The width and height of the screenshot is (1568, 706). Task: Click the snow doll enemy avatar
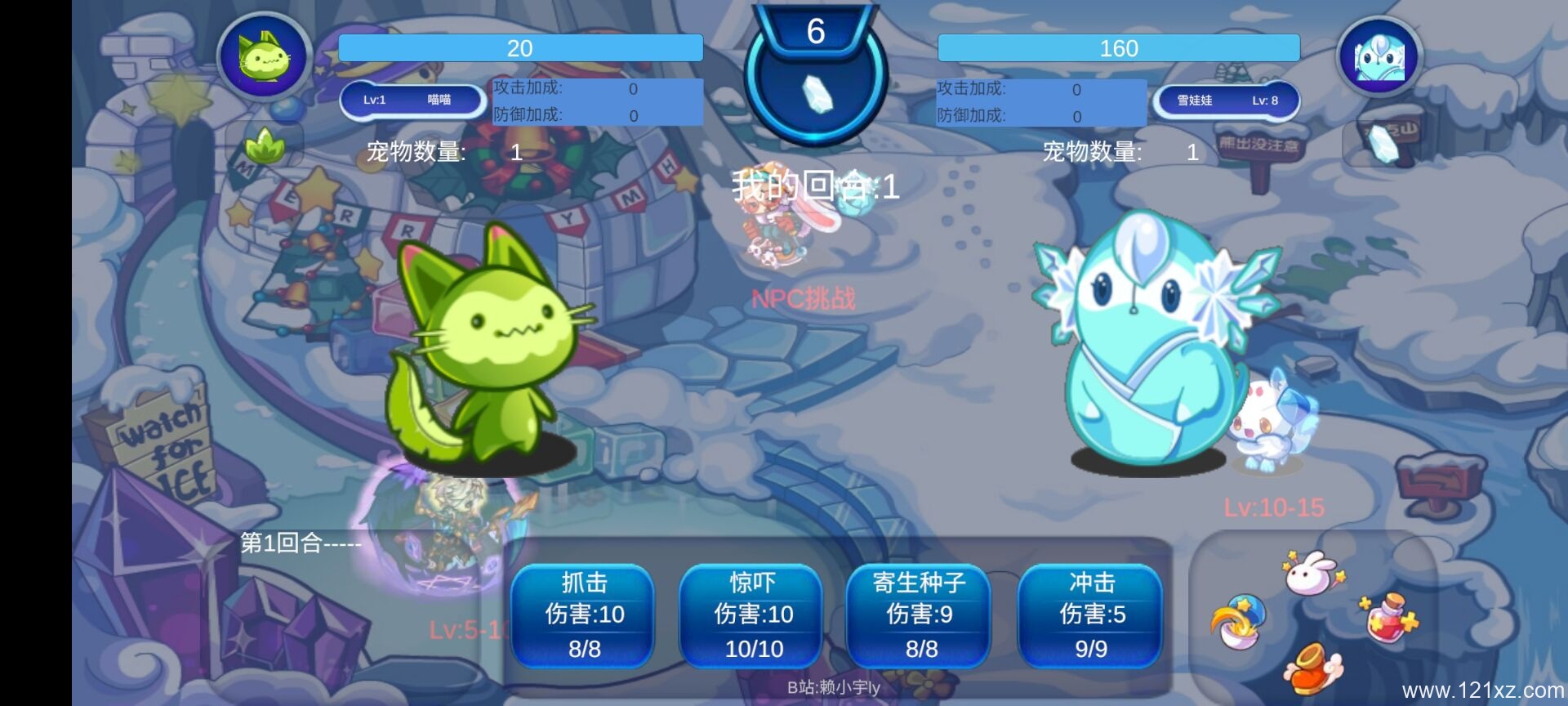click(x=1379, y=57)
